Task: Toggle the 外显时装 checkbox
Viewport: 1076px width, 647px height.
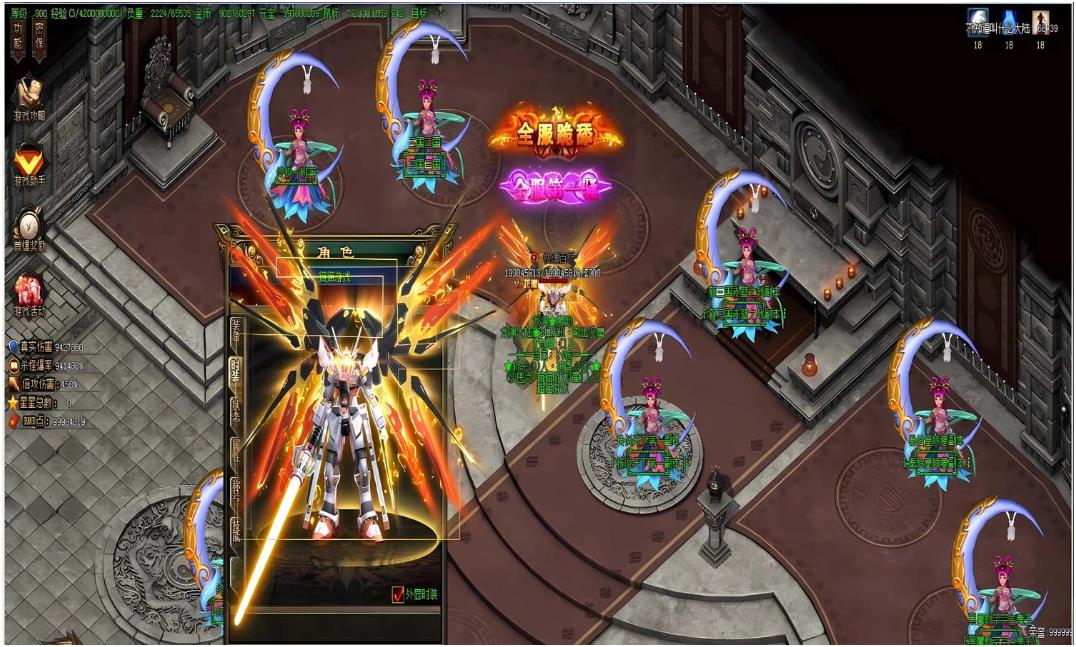Action: (398, 595)
